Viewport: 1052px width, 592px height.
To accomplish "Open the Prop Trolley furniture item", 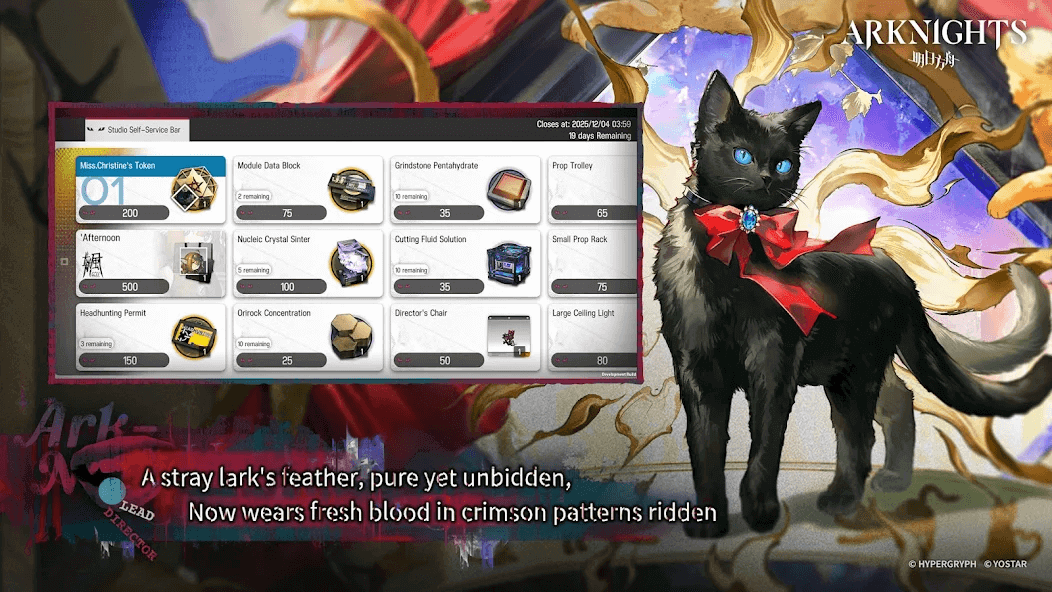I will point(593,189).
